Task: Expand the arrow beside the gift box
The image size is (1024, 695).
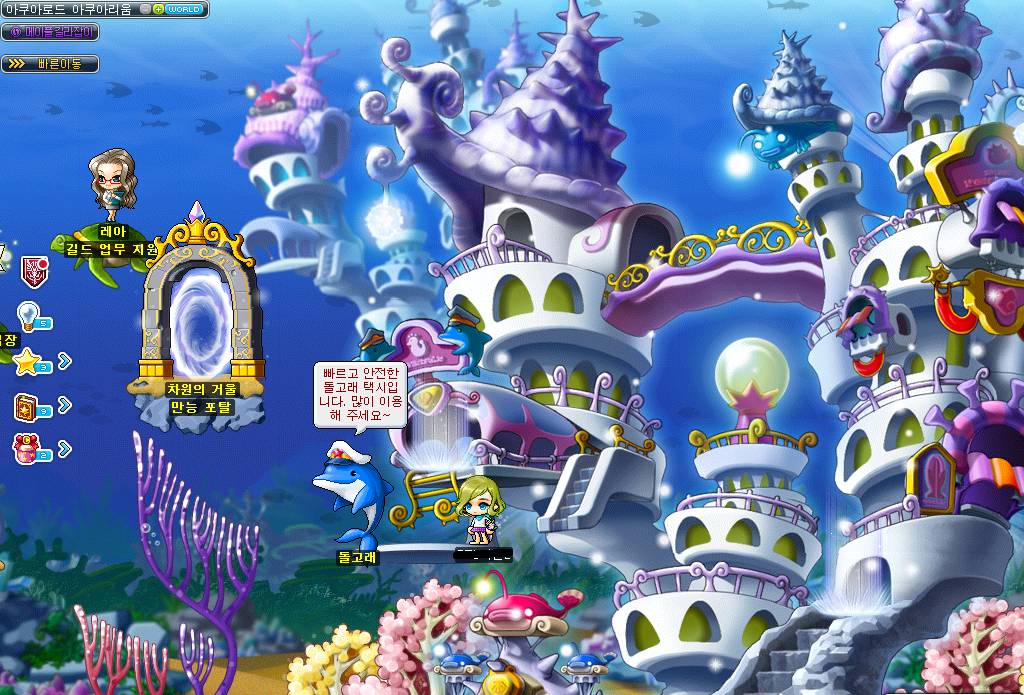Action: point(65,449)
